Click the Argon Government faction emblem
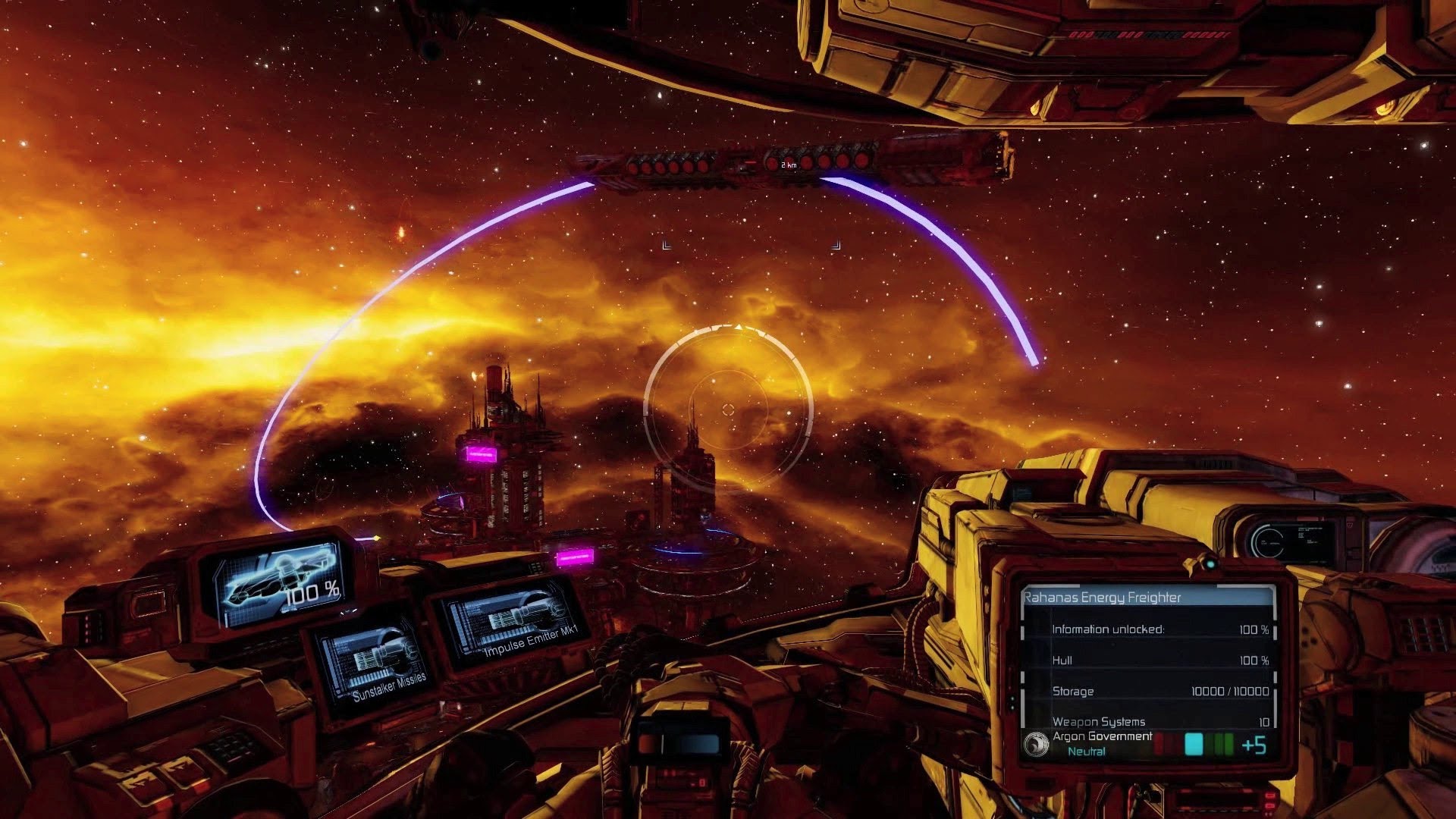The height and width of the screenshot is (819, 1456). (1036, 745)
